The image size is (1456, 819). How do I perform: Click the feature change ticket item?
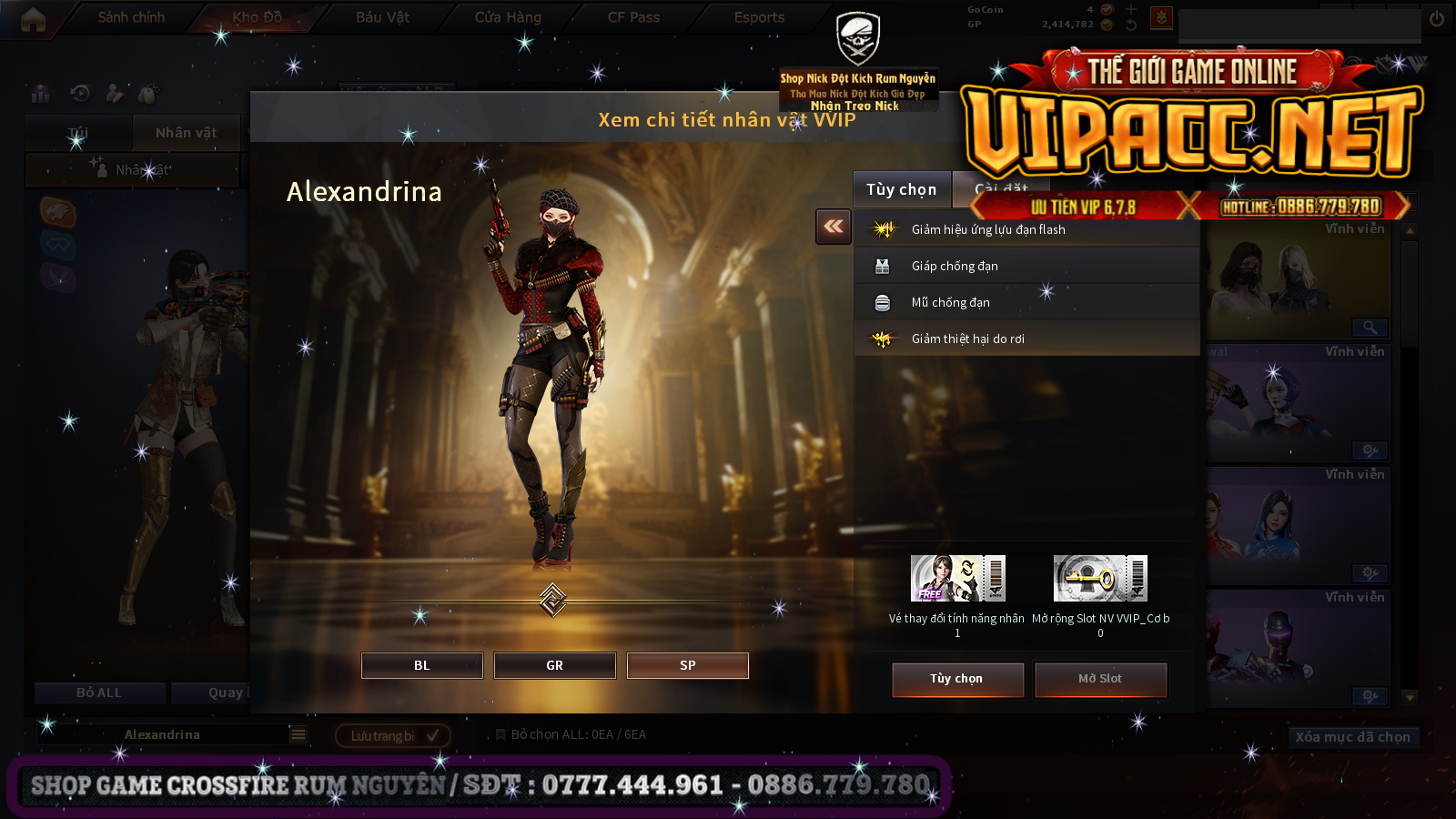point(957,579)
